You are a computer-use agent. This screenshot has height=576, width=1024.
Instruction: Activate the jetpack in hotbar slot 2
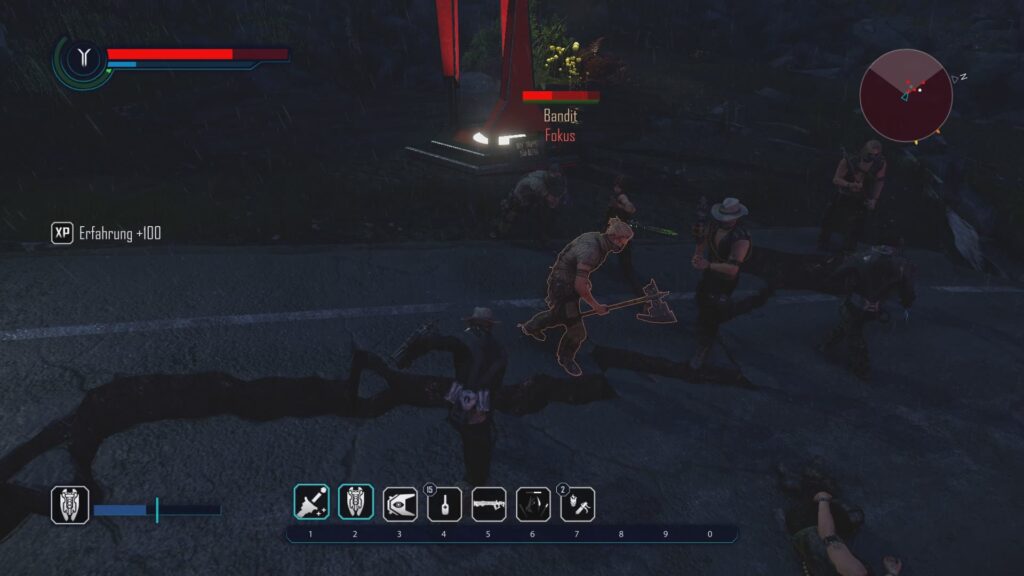tap(355, 503)
